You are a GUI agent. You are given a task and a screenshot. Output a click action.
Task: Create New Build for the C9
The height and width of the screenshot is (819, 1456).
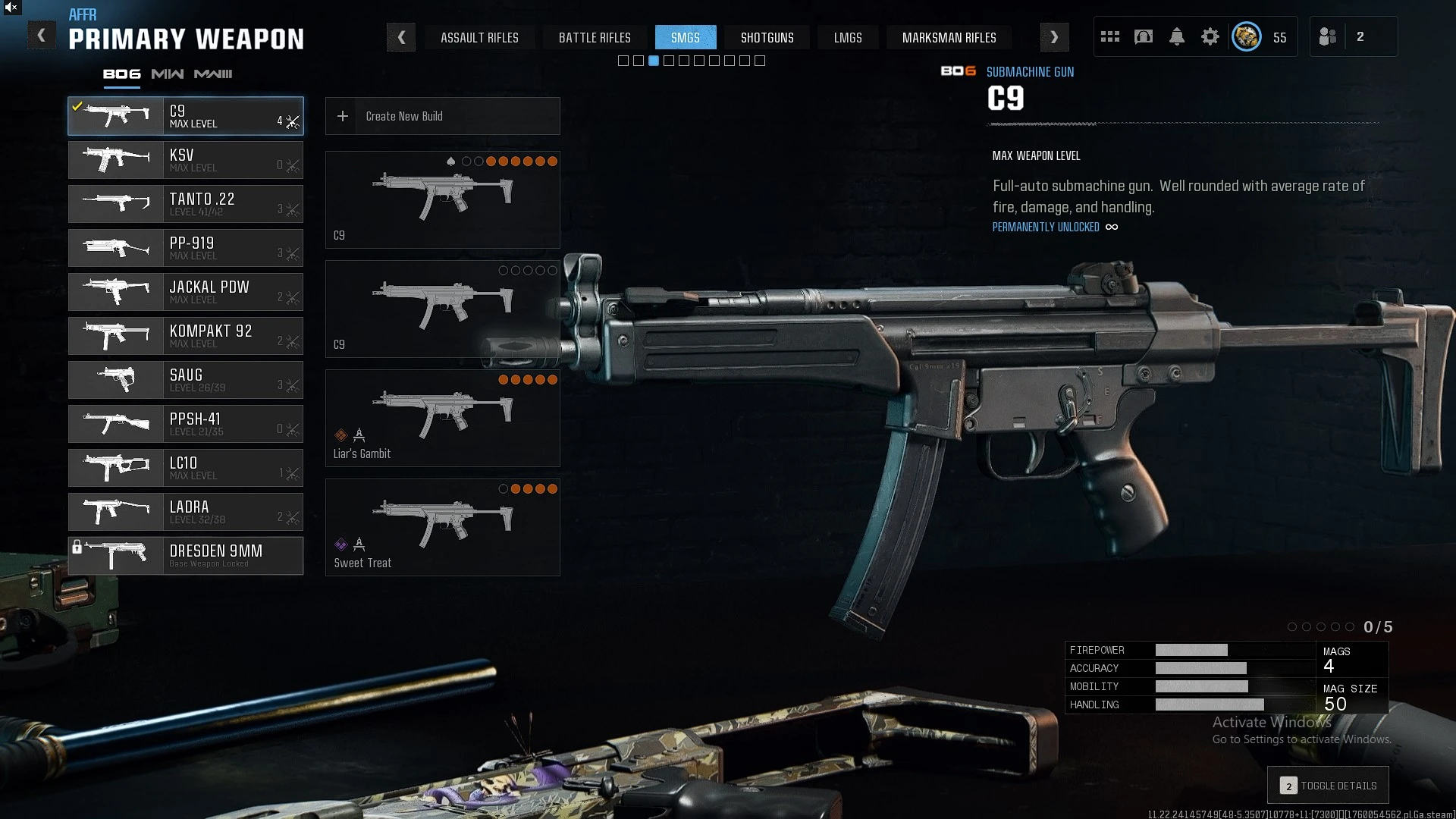[x=442, y=116]
